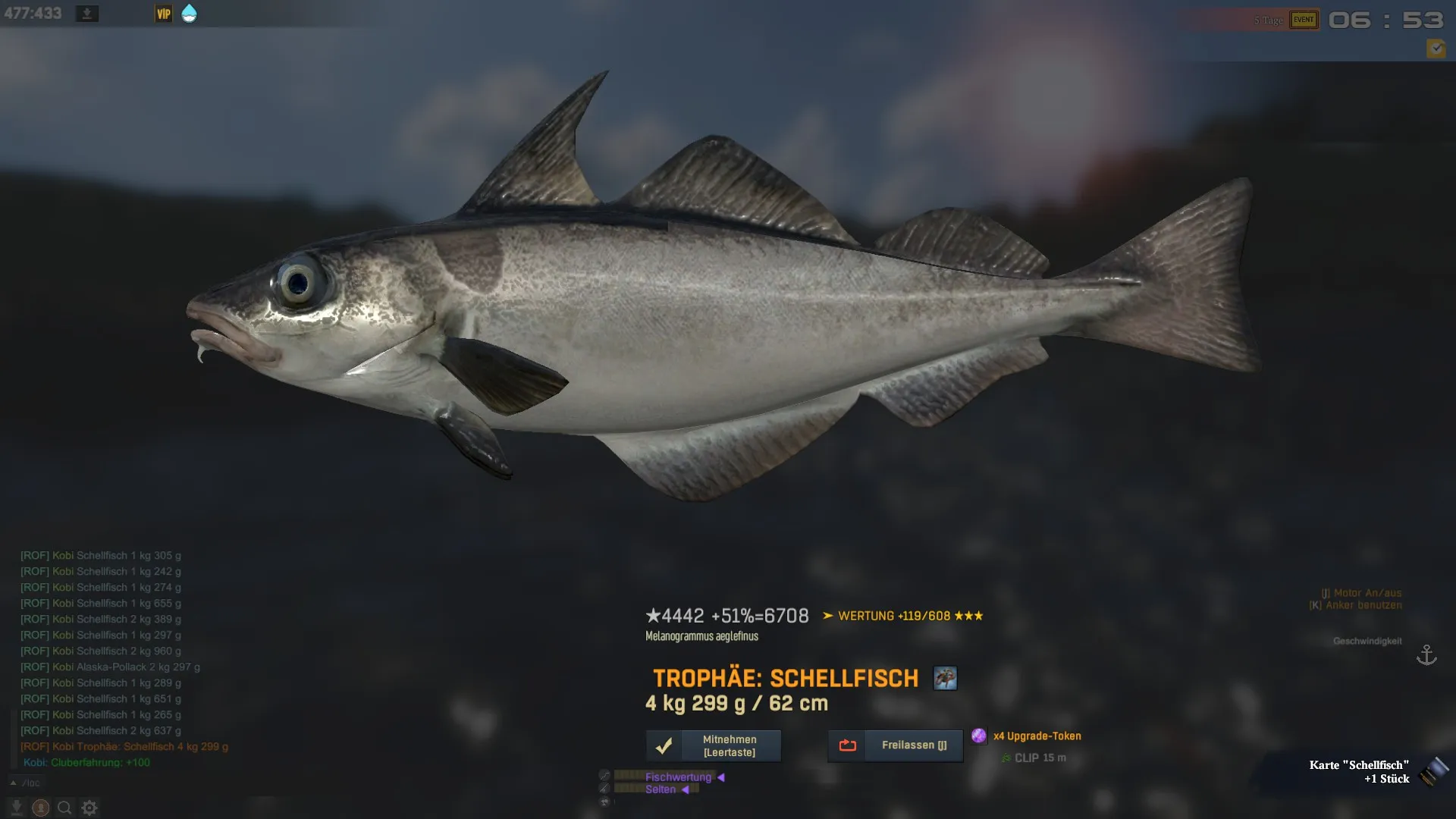The width and height of the screenshot is (1456, 819).
Task: Click the VIP badge
Action: [x=163, y=14]
